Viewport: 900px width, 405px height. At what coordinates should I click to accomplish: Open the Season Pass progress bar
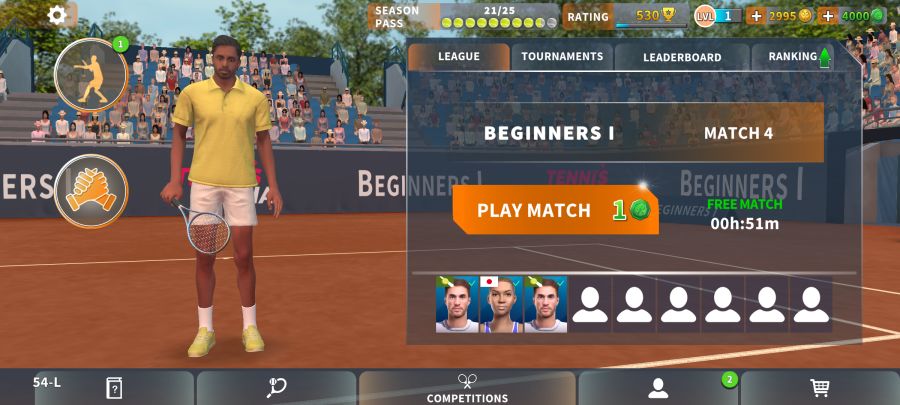coord(465,16)
